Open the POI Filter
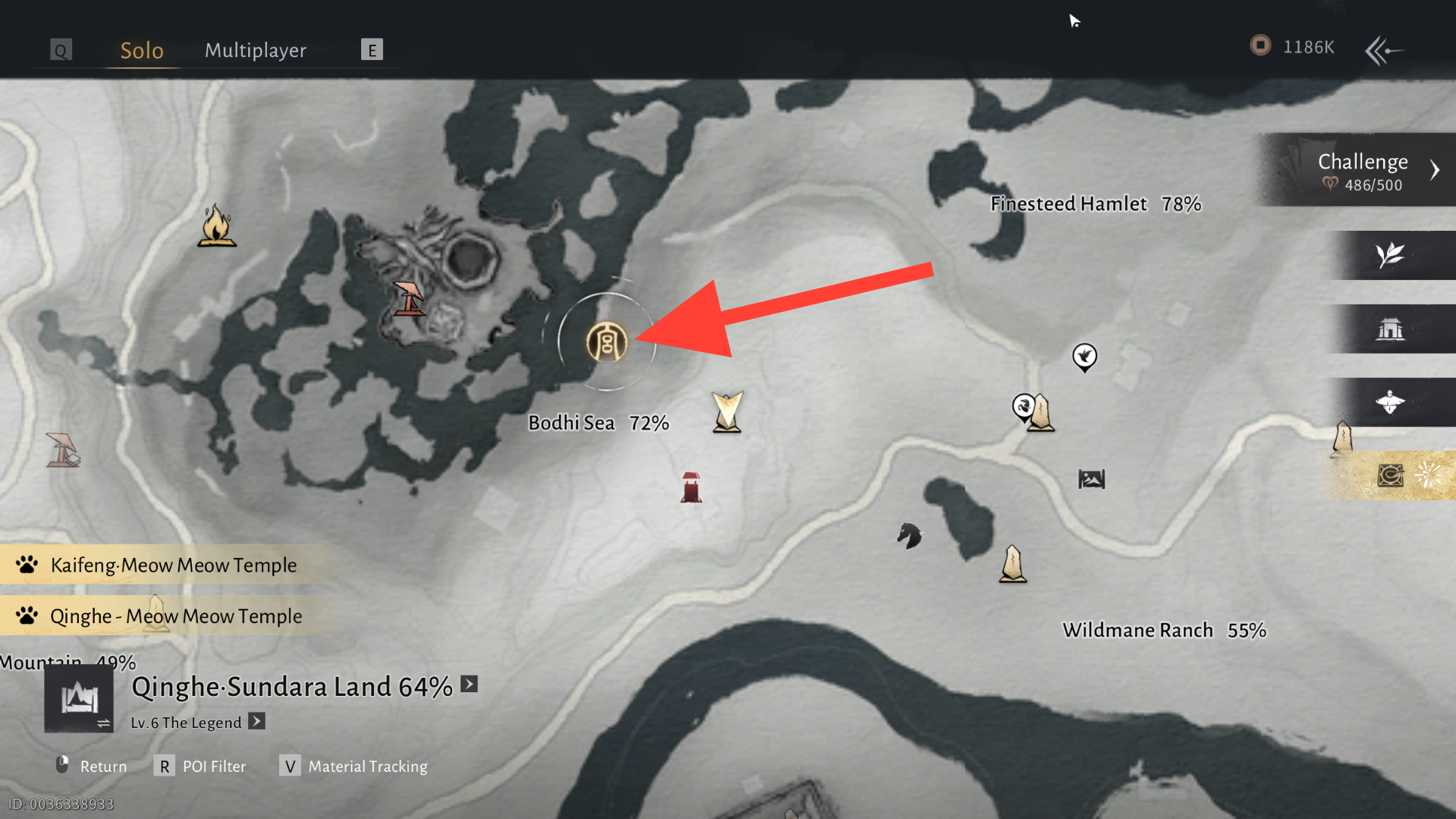The width and height of the screenshot is (1456, 819). [201, 766]
